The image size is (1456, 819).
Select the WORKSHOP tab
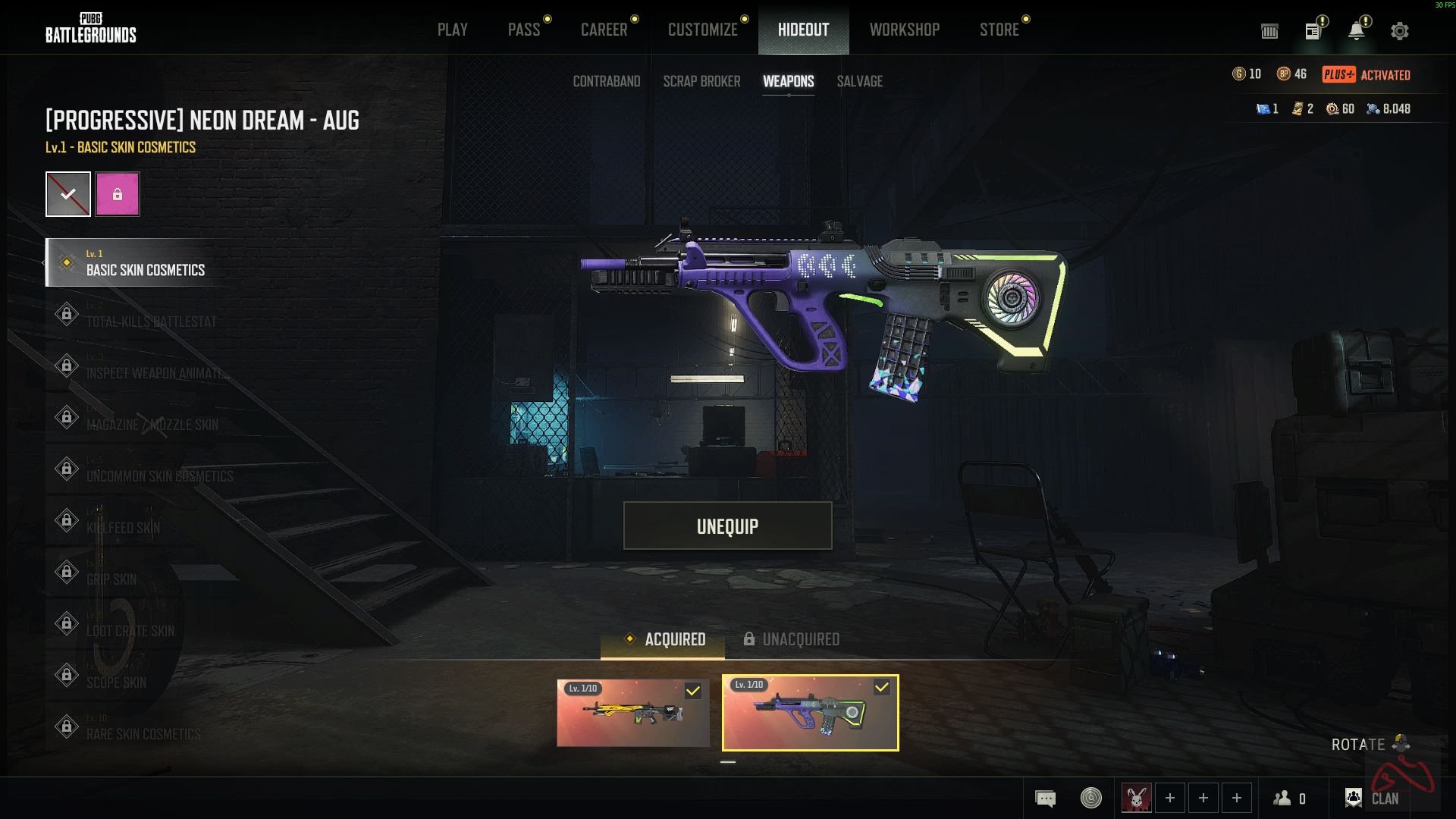(904, 30)
